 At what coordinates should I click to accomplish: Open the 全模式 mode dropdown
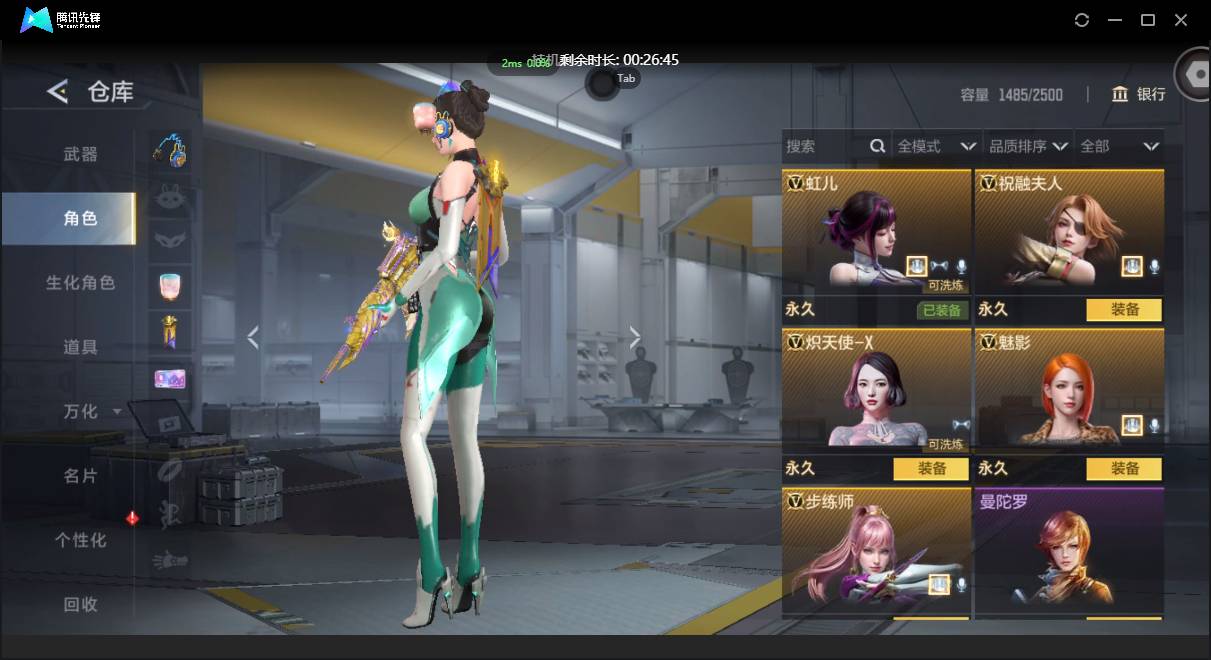click(x=936, y=146)
